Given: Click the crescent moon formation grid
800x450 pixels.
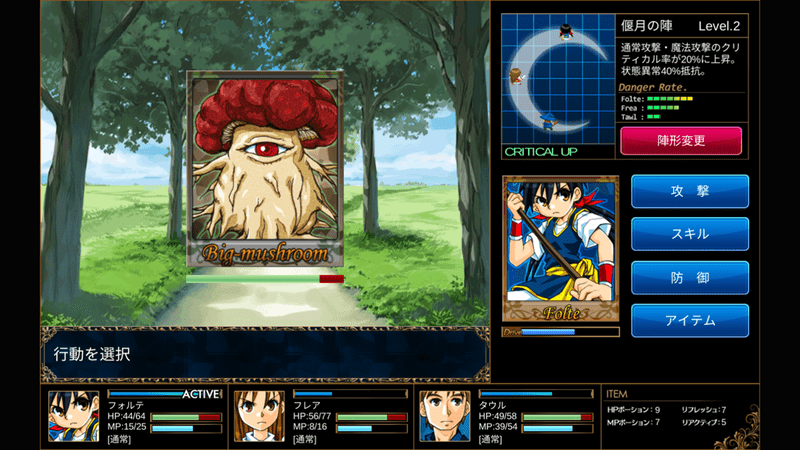Looking at the screenshot, I should pos(556,80).
